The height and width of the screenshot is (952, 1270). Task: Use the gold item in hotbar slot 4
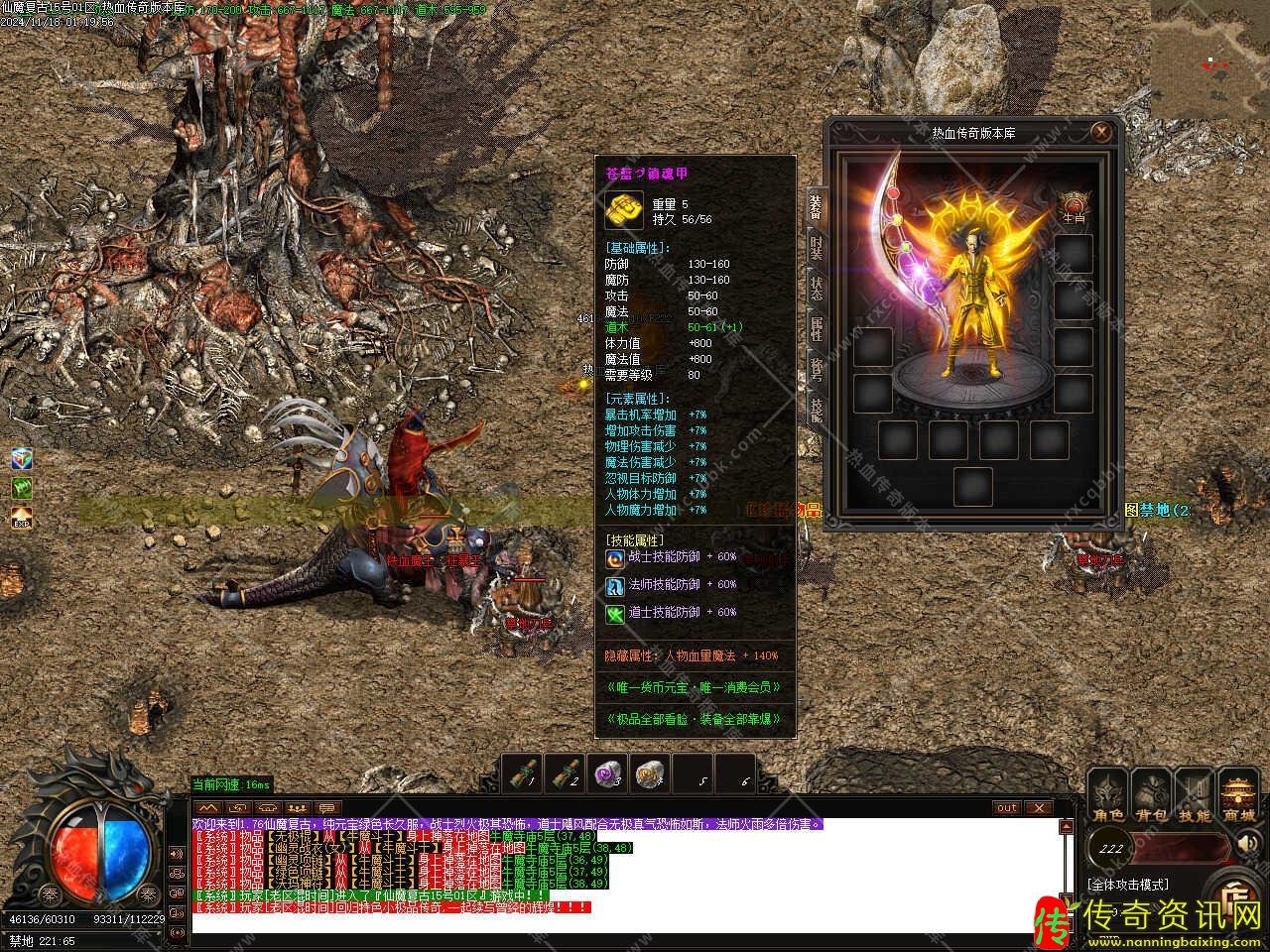point(649,773)
